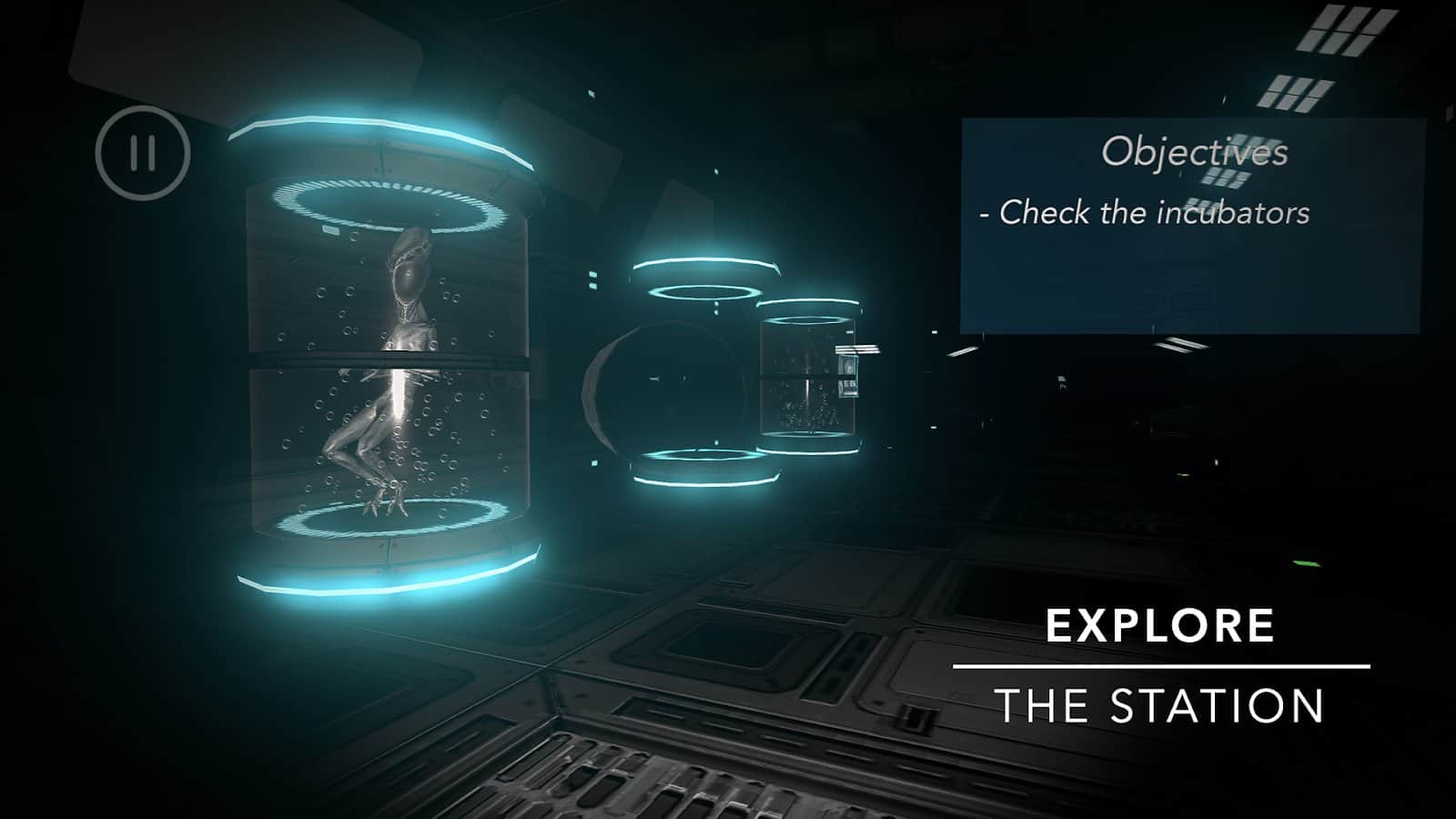Click the pause button
1456x819 pixels.
(x=141, y=153)
